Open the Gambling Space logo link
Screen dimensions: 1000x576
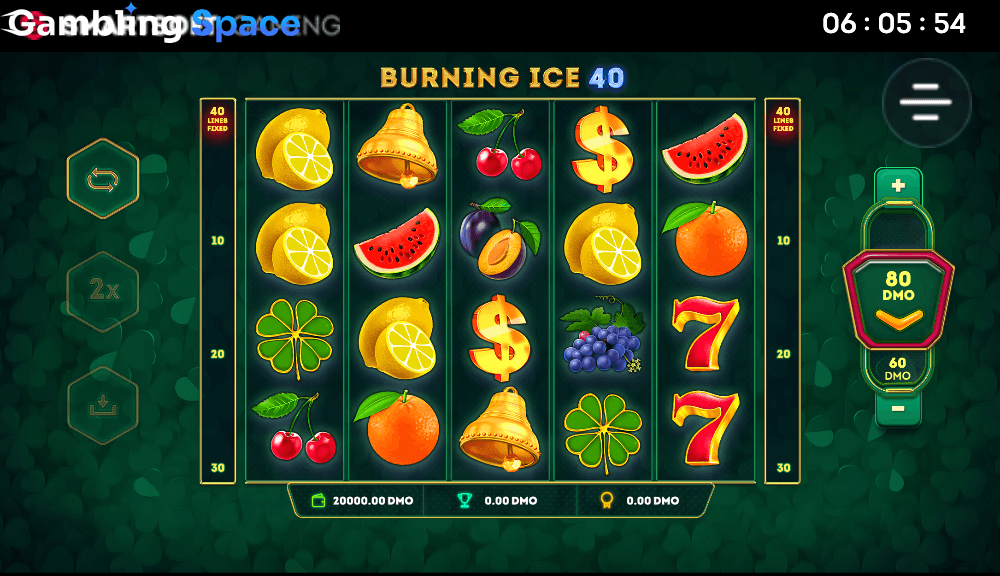(152, 25)
